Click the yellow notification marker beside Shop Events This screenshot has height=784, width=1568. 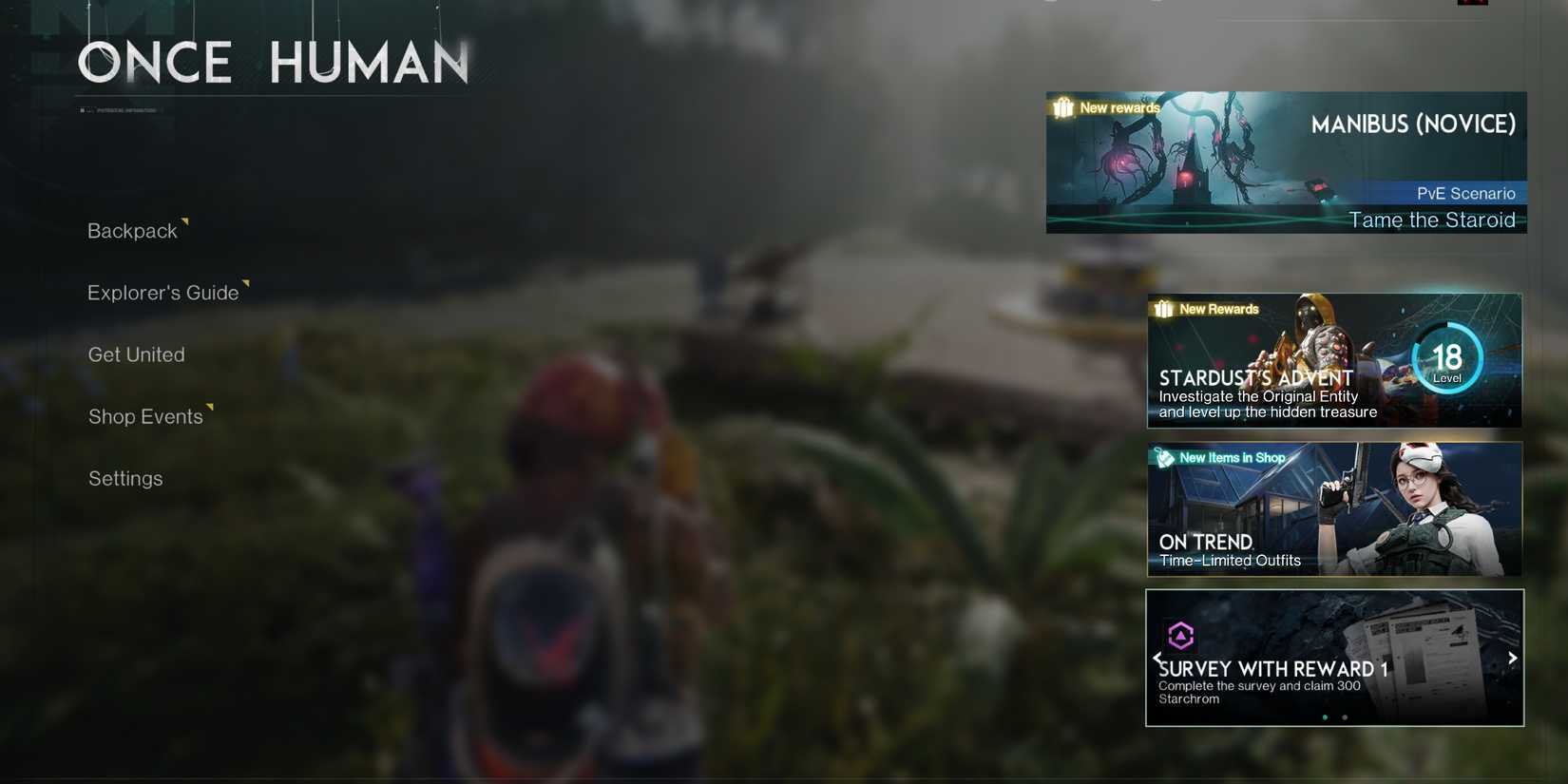(210, 407)
